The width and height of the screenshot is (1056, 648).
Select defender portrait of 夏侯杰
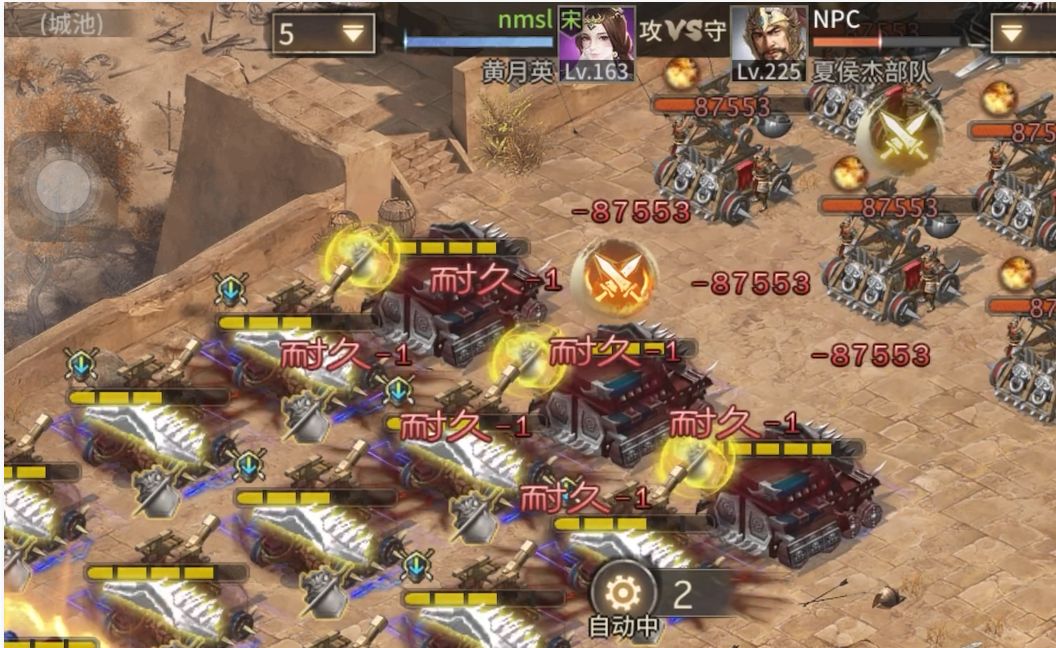[769, 36]
